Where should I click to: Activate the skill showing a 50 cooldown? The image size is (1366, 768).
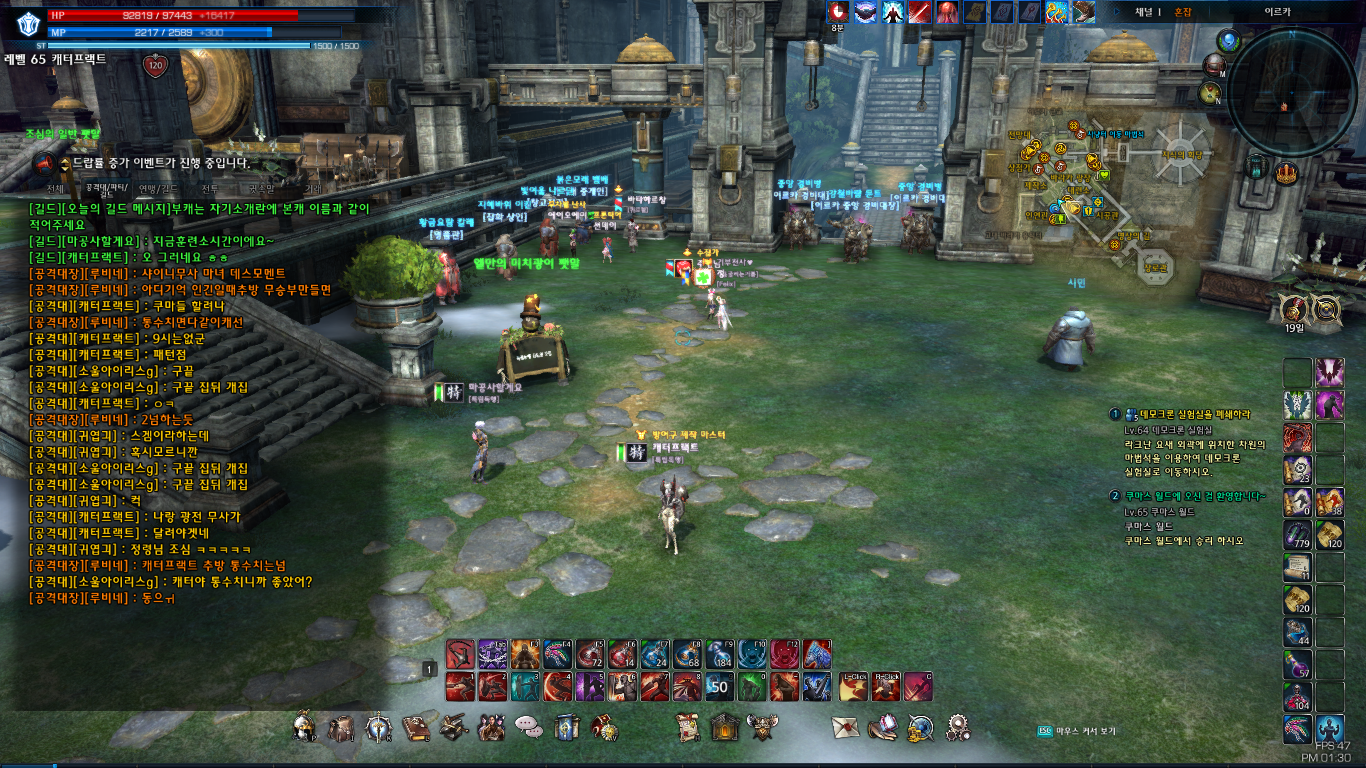point(720,687)
